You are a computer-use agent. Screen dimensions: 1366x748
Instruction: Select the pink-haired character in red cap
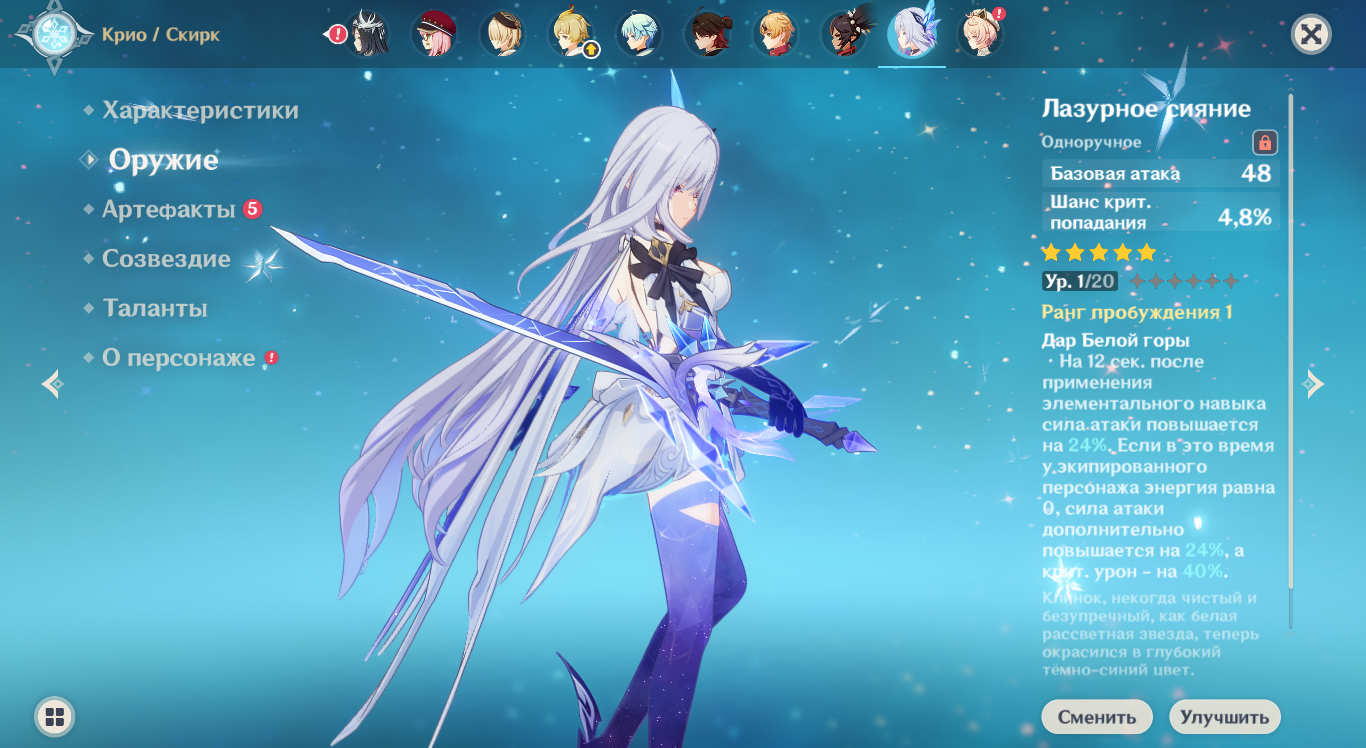click(x=435, y=34)
